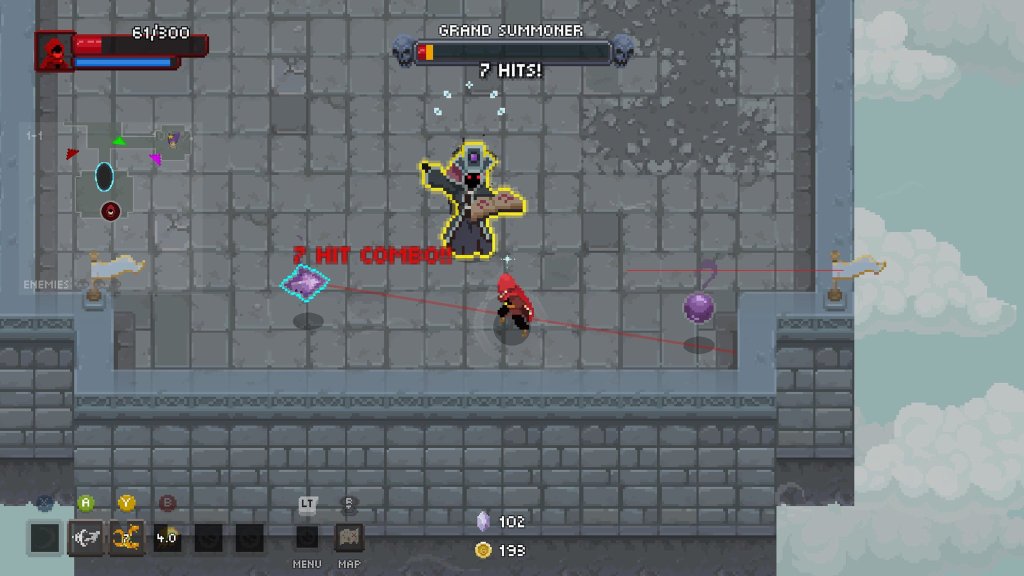Open the map with the parchment icon
Image resolution: width=1024 pixels, height=576 pixels.
coord(348,537)
